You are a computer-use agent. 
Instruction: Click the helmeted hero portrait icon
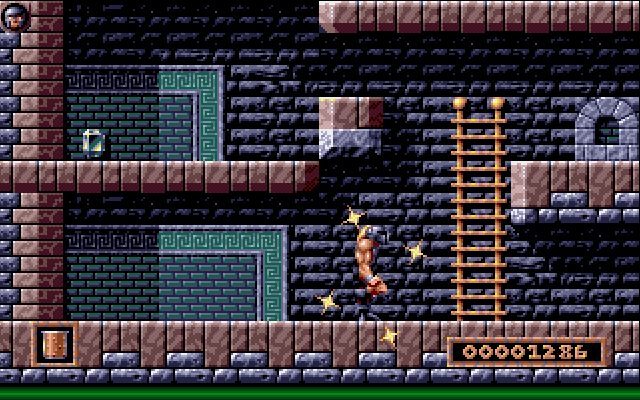[x=14, y=15]
